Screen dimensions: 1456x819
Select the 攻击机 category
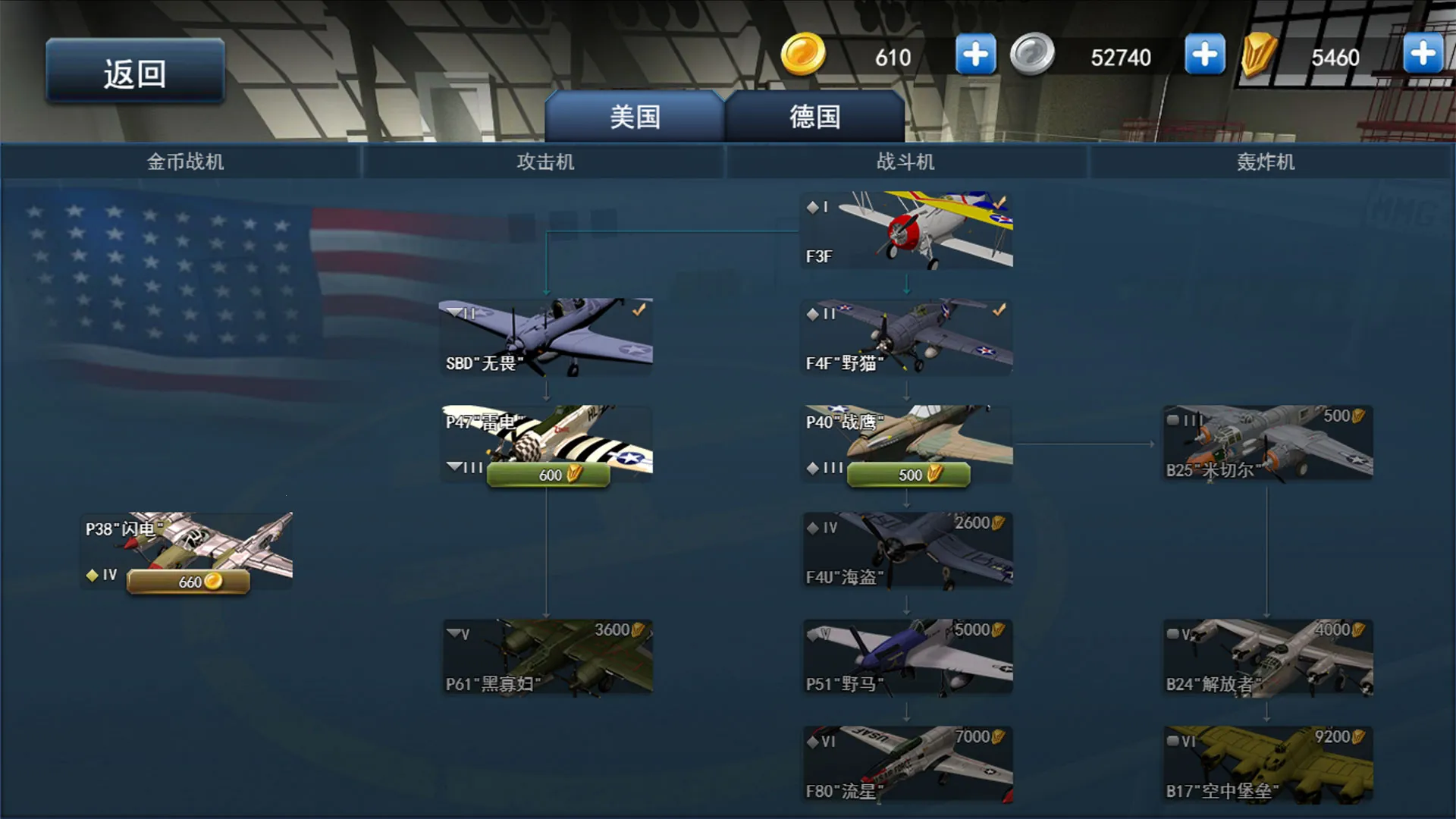pos(544,162)
